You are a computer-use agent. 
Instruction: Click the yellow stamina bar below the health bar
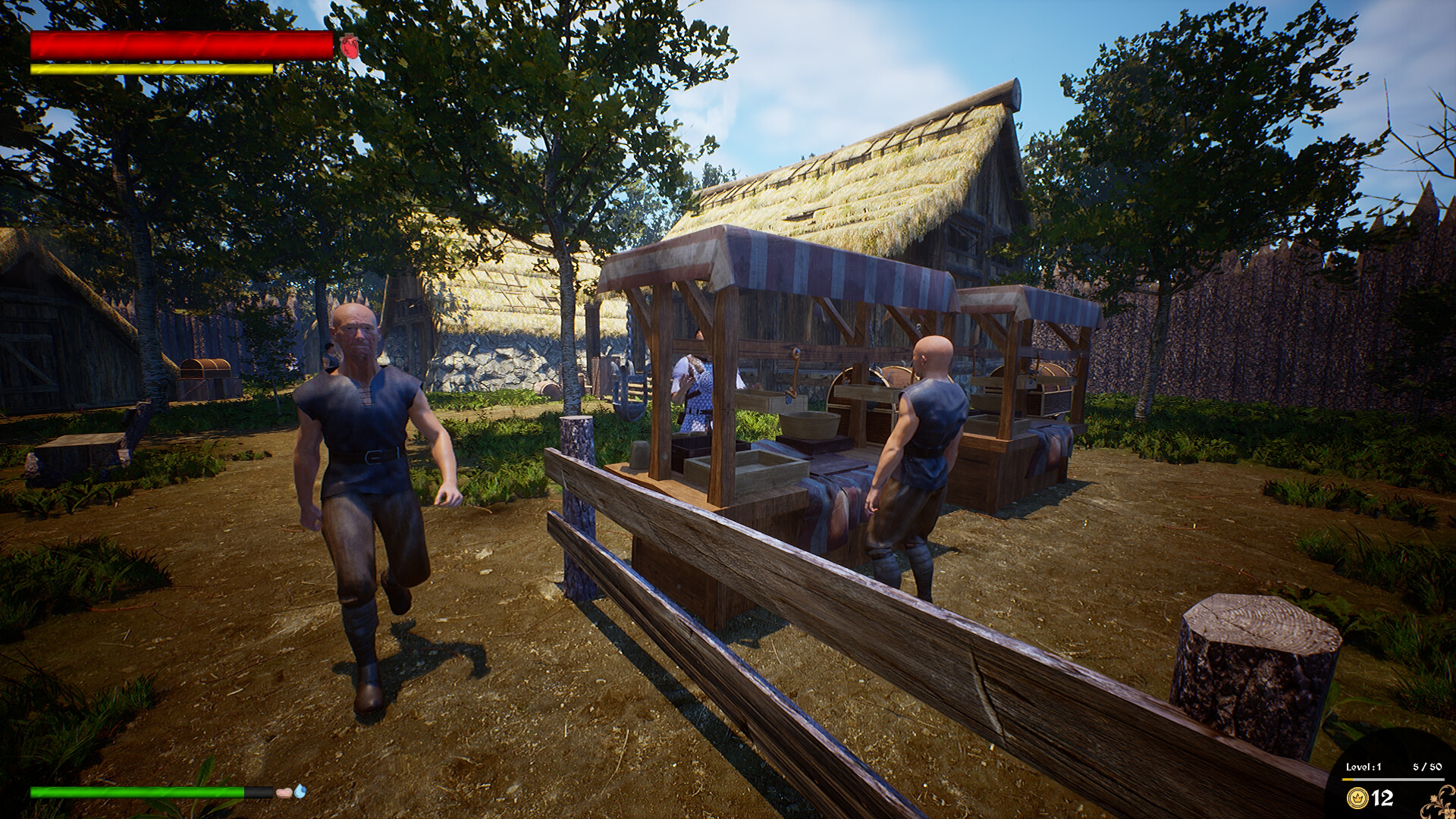pos(152,68)
